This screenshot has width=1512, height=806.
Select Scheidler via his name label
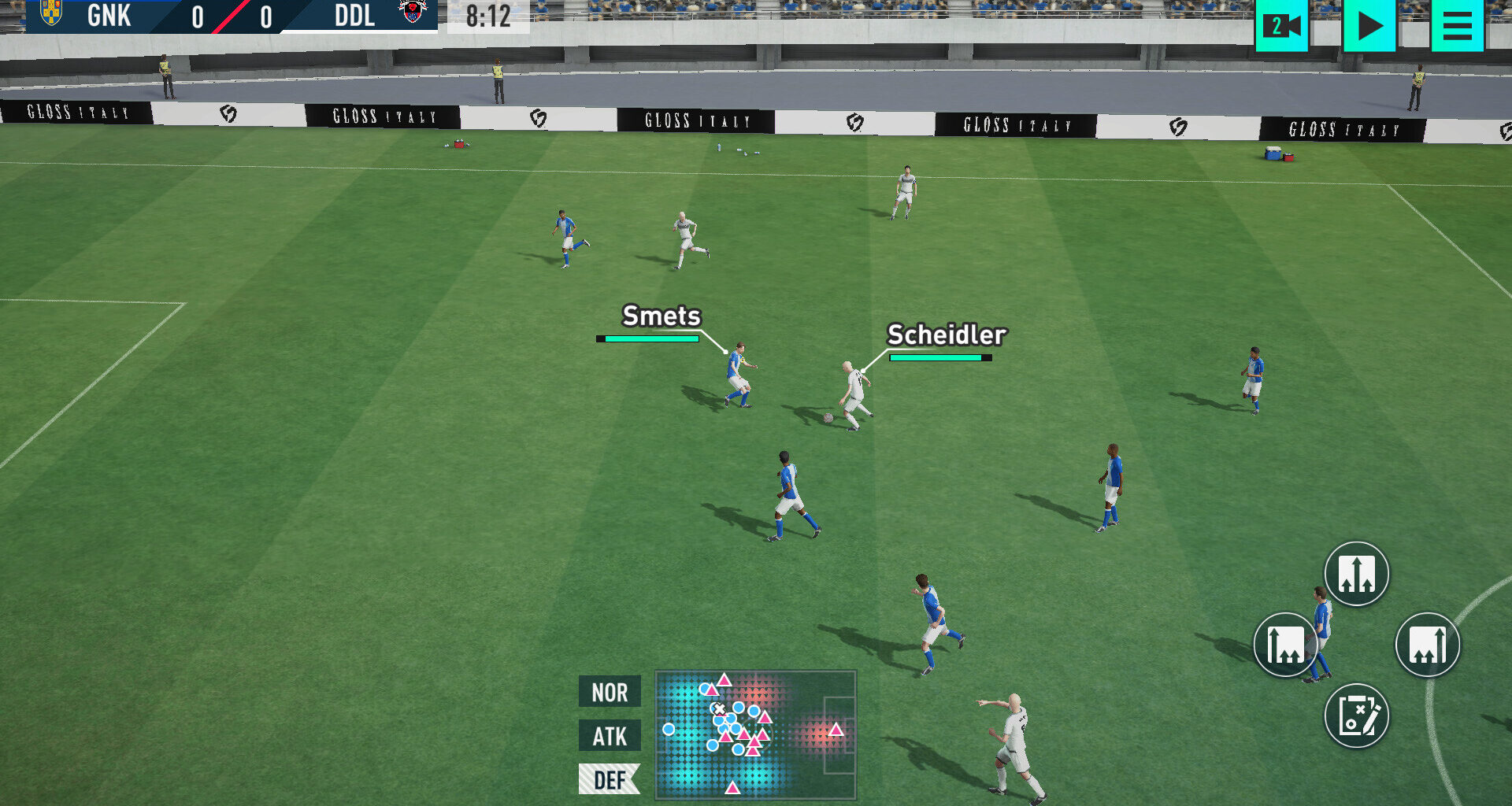pos(946,335)
